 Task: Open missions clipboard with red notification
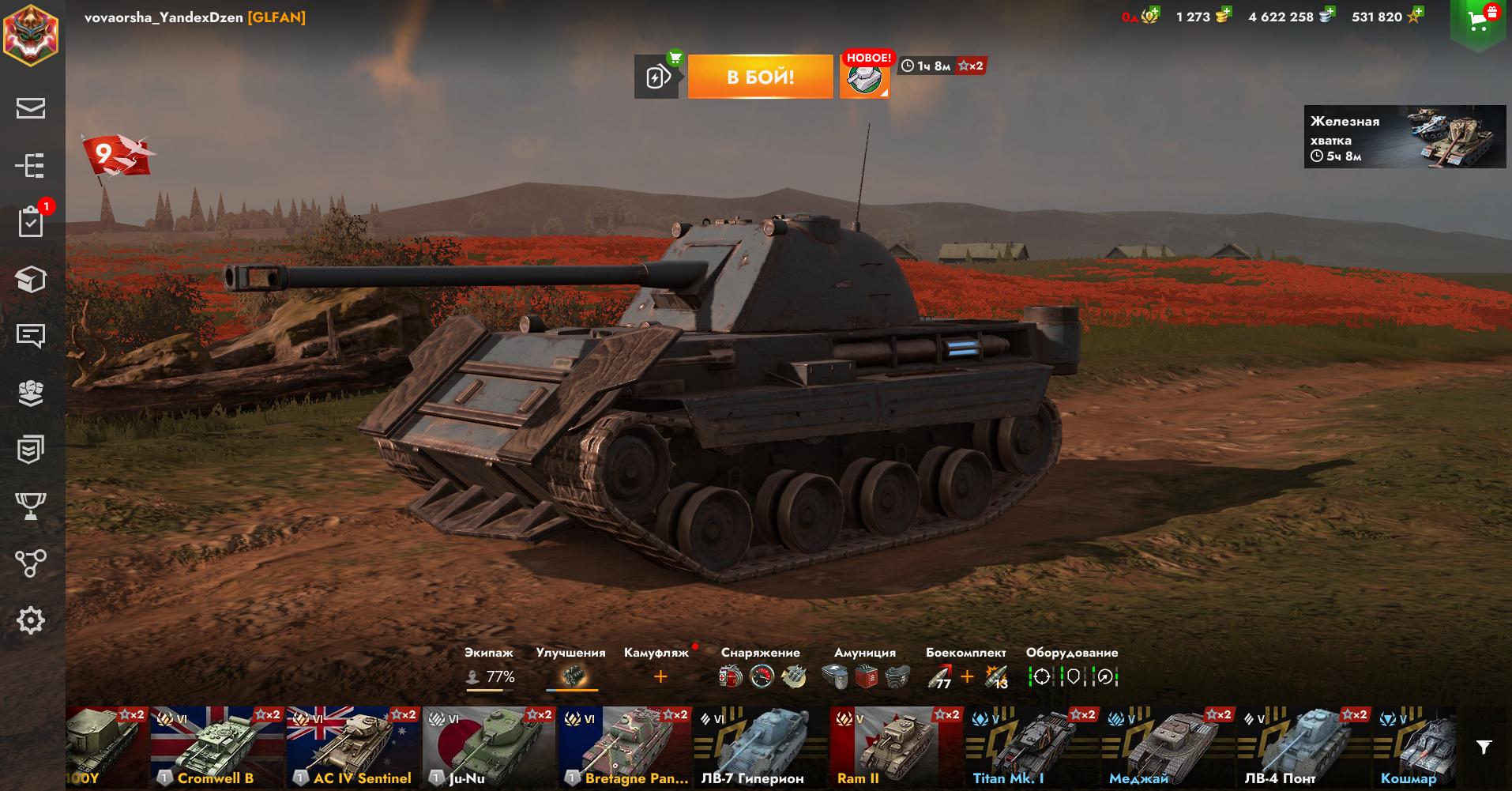31,222
